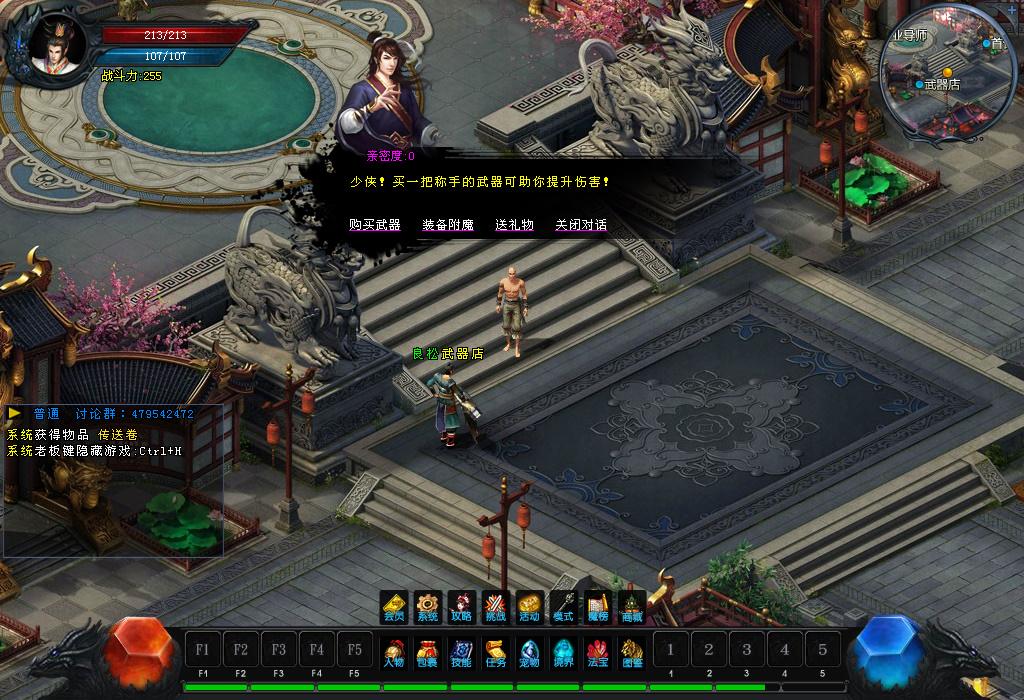This screenshot has height=700, width=1024.
Task: Select 装备附魔 (equipment enchant) dialogue option
Action: coord(447,225)
